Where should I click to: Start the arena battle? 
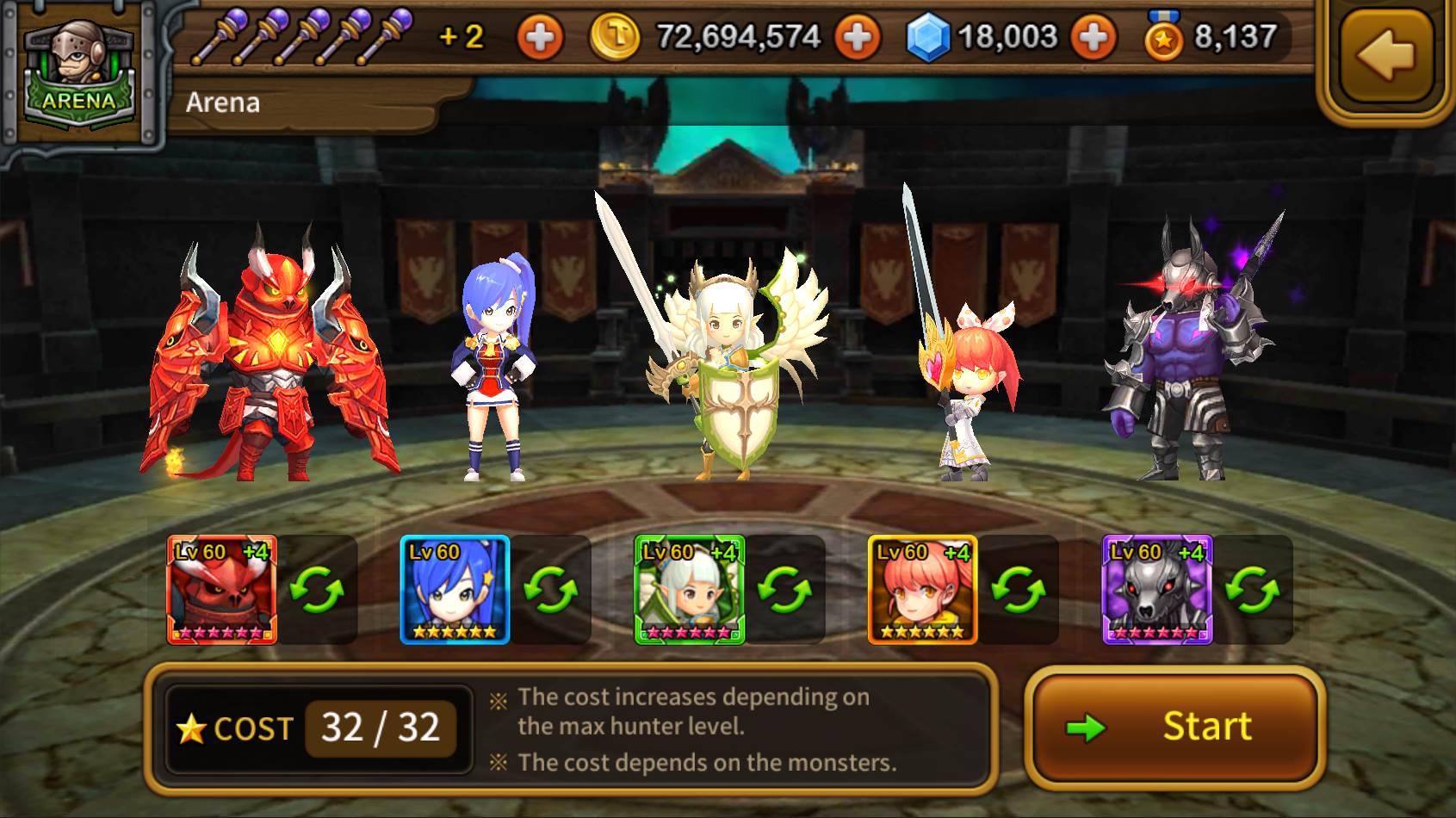(1174, 728)
